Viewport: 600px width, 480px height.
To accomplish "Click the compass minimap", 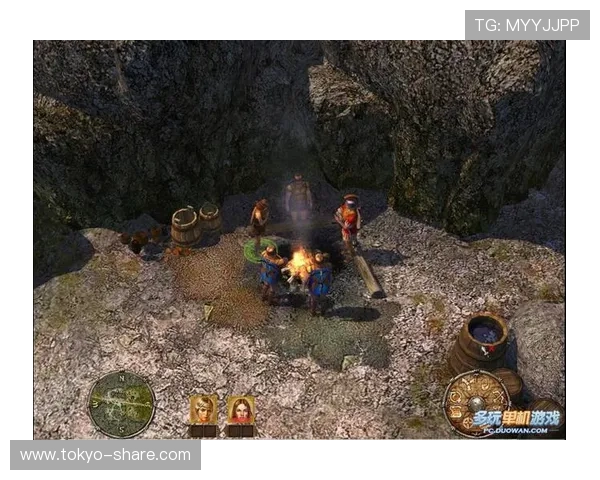I will 121,404.
